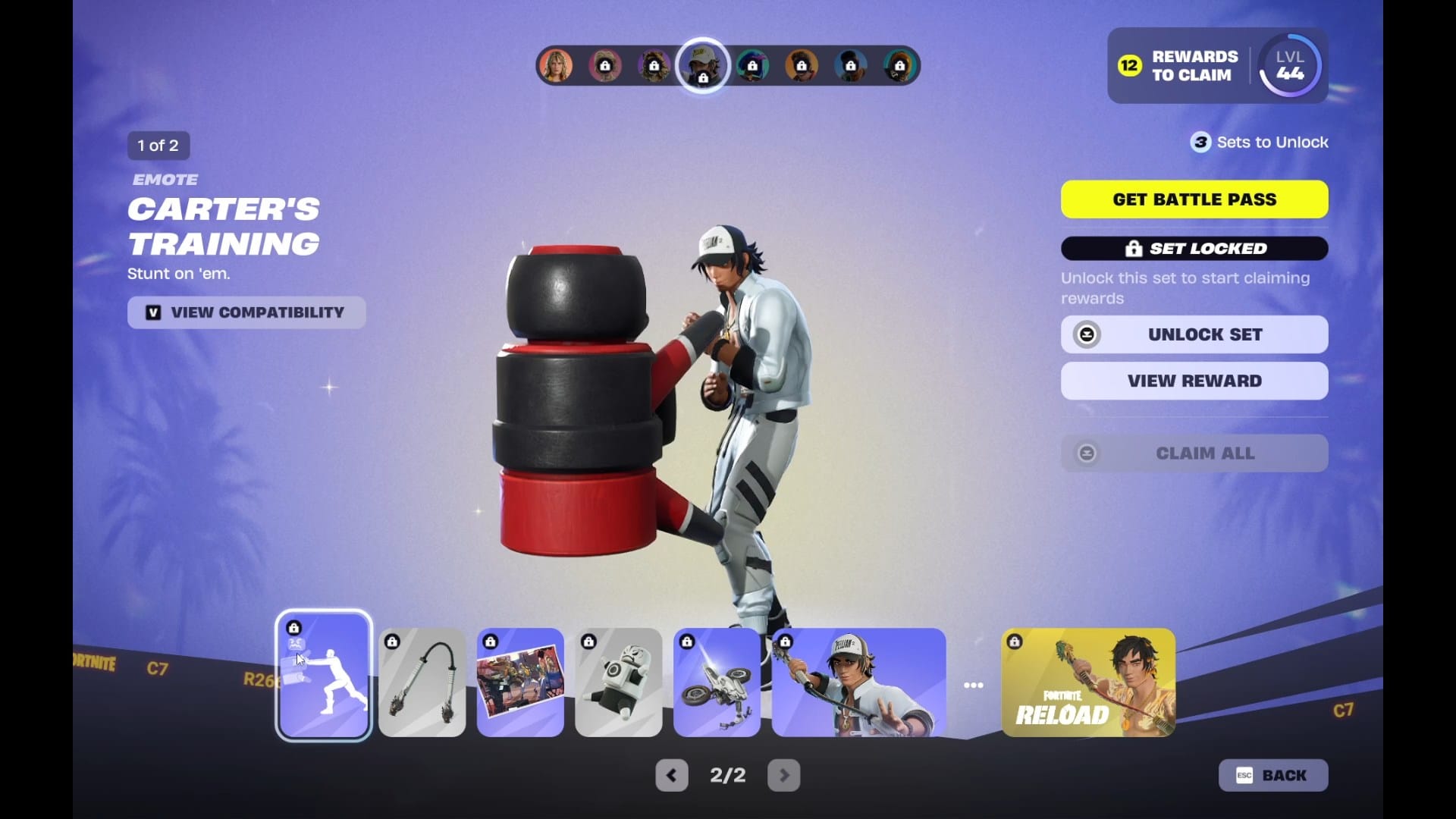
Task: Switch to the blonde character set
Action: 556,66
